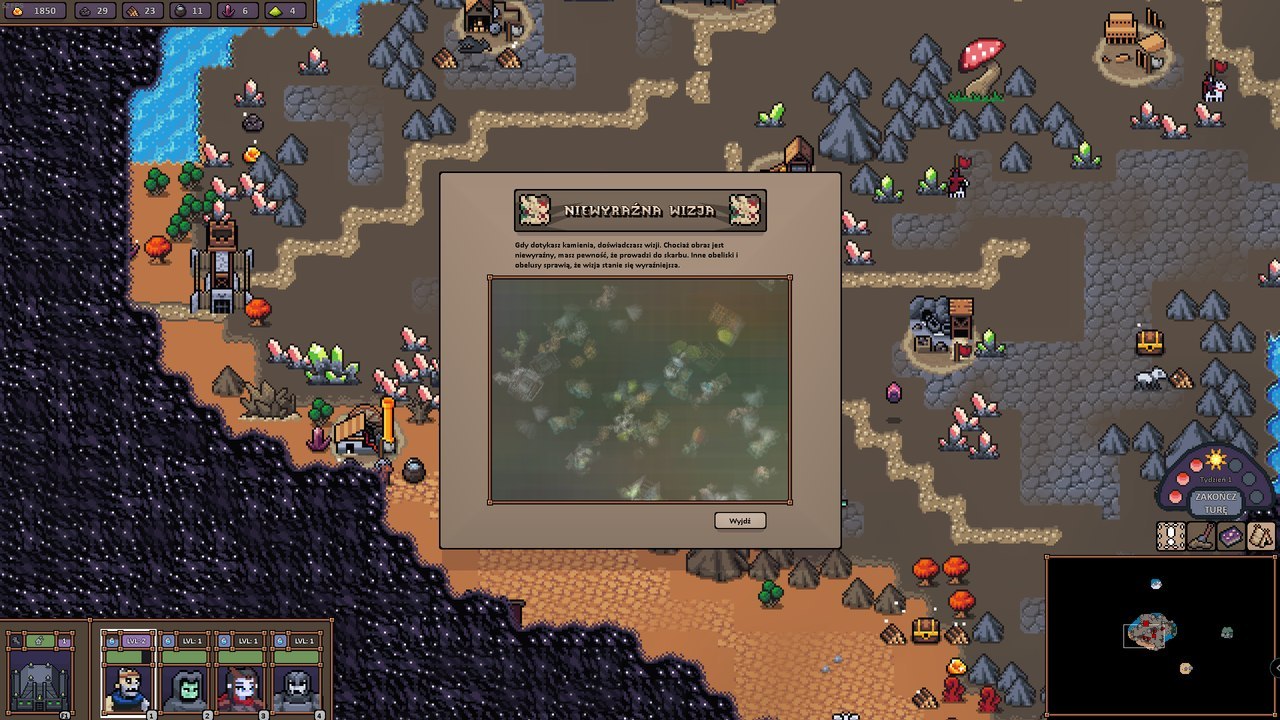This screenshot has height=720, width=1280.
Task: Click Wyjdź to close the vision dialog
Action: pos(740,520)
